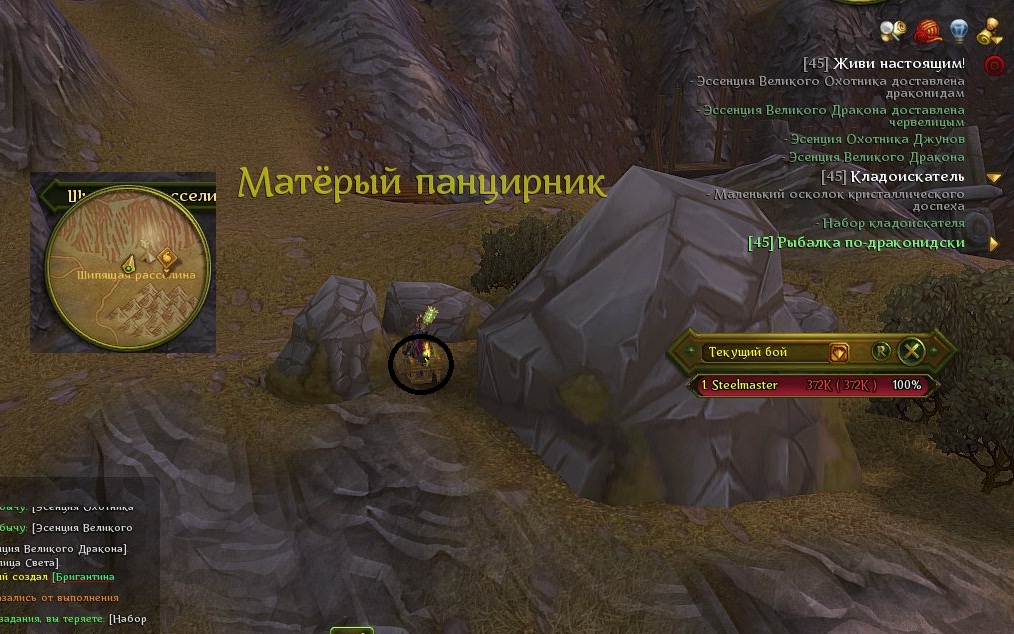Open the golden scroll dropdown icon
Viewport: 1014px width, 634px height.
click(x=991, y=31)
